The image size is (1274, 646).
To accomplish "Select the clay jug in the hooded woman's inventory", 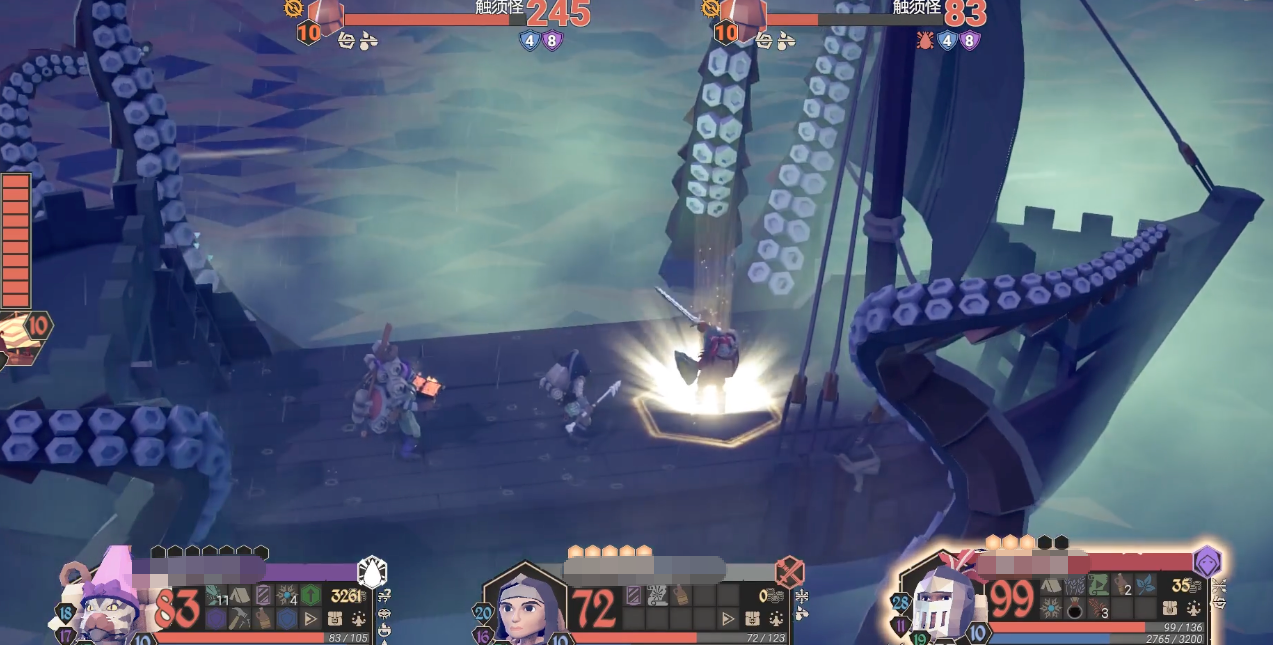I will coord(680,596).
